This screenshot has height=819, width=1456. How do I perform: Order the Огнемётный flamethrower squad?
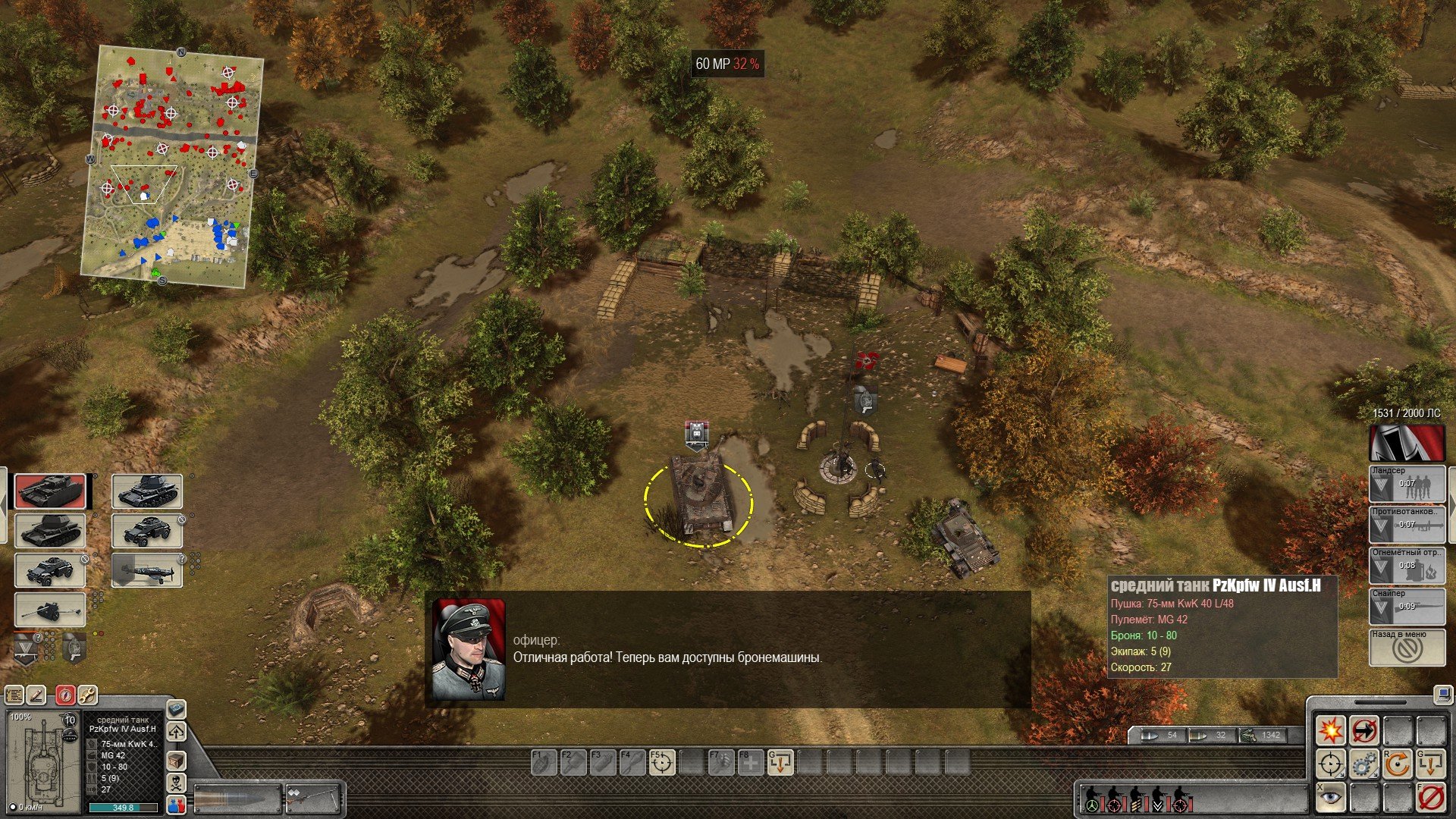1407,566
